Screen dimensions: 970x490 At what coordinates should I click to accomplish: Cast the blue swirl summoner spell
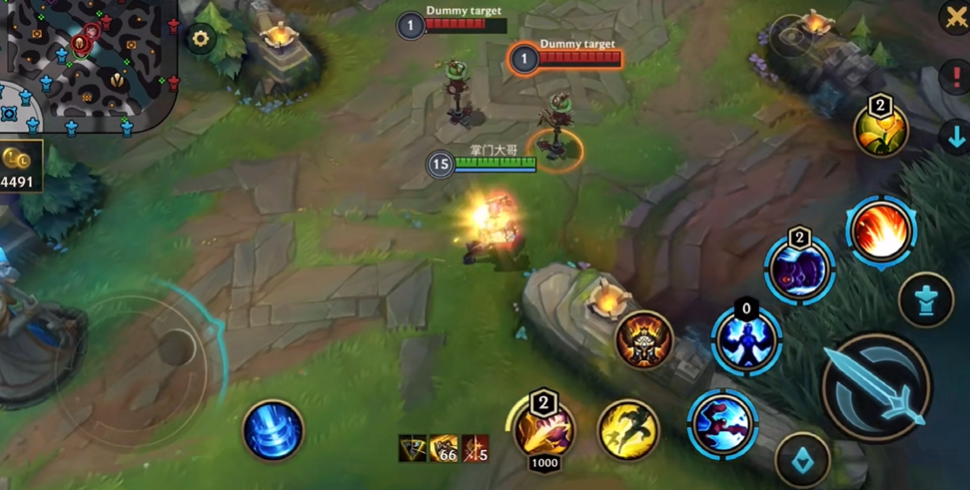[273, 431]
